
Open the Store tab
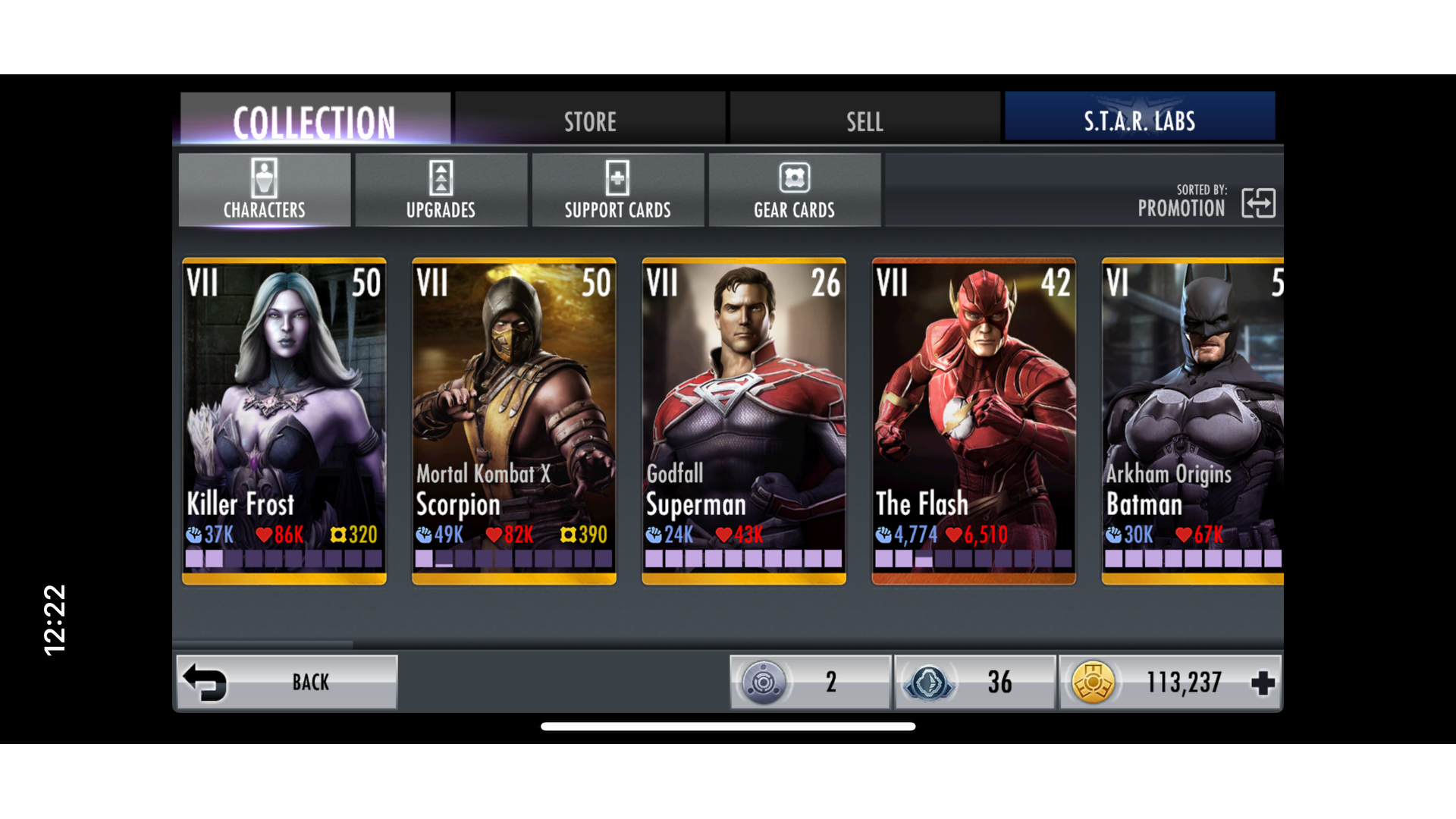(x=590, y=120)
